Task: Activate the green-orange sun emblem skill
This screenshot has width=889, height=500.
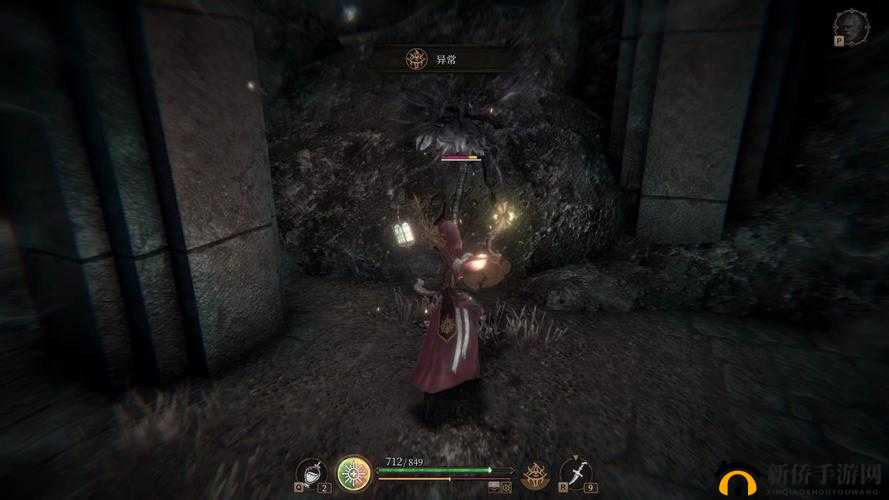Action: point(354,472)
